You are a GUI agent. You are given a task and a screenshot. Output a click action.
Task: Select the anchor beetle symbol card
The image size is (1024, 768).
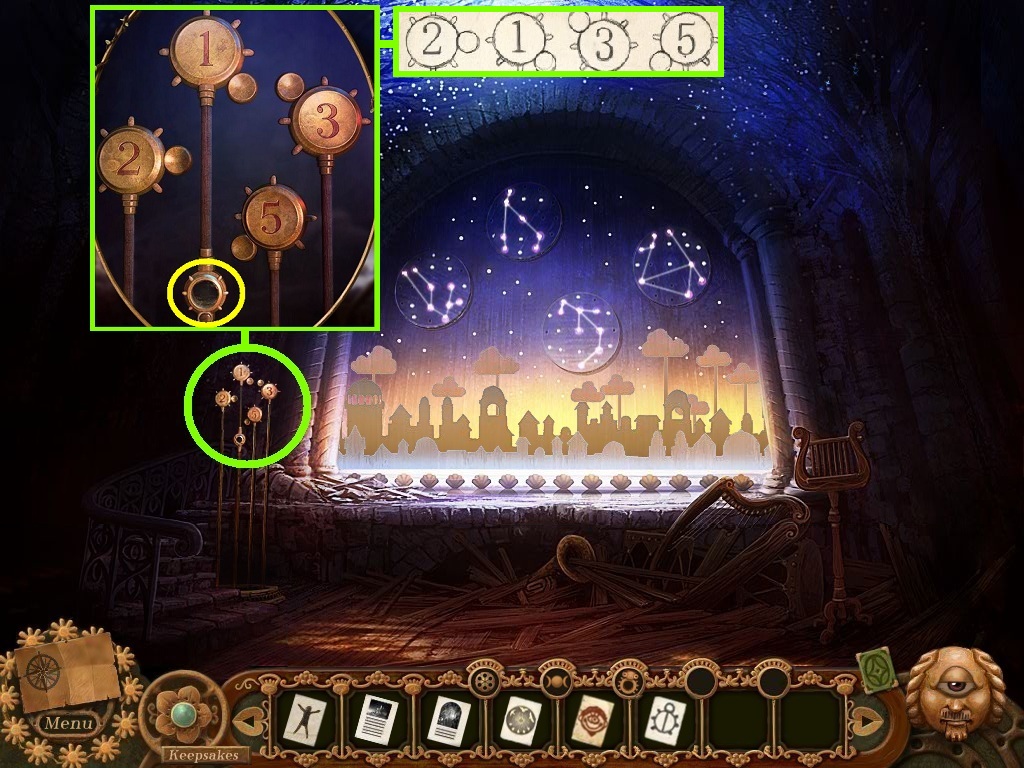click(663, 718)
